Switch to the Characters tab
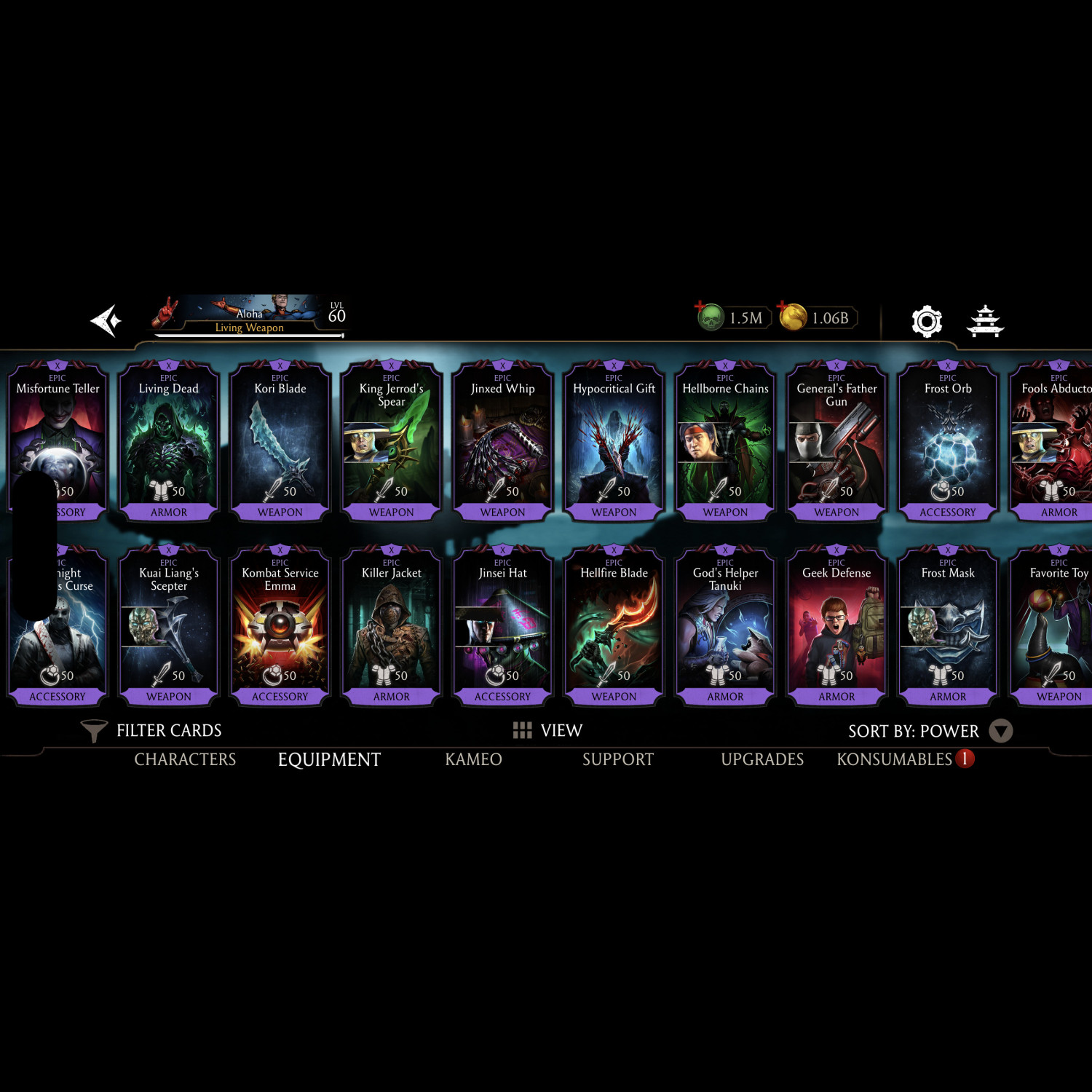Screen dimensions: 1092x1092 click(x=185, y=759)
